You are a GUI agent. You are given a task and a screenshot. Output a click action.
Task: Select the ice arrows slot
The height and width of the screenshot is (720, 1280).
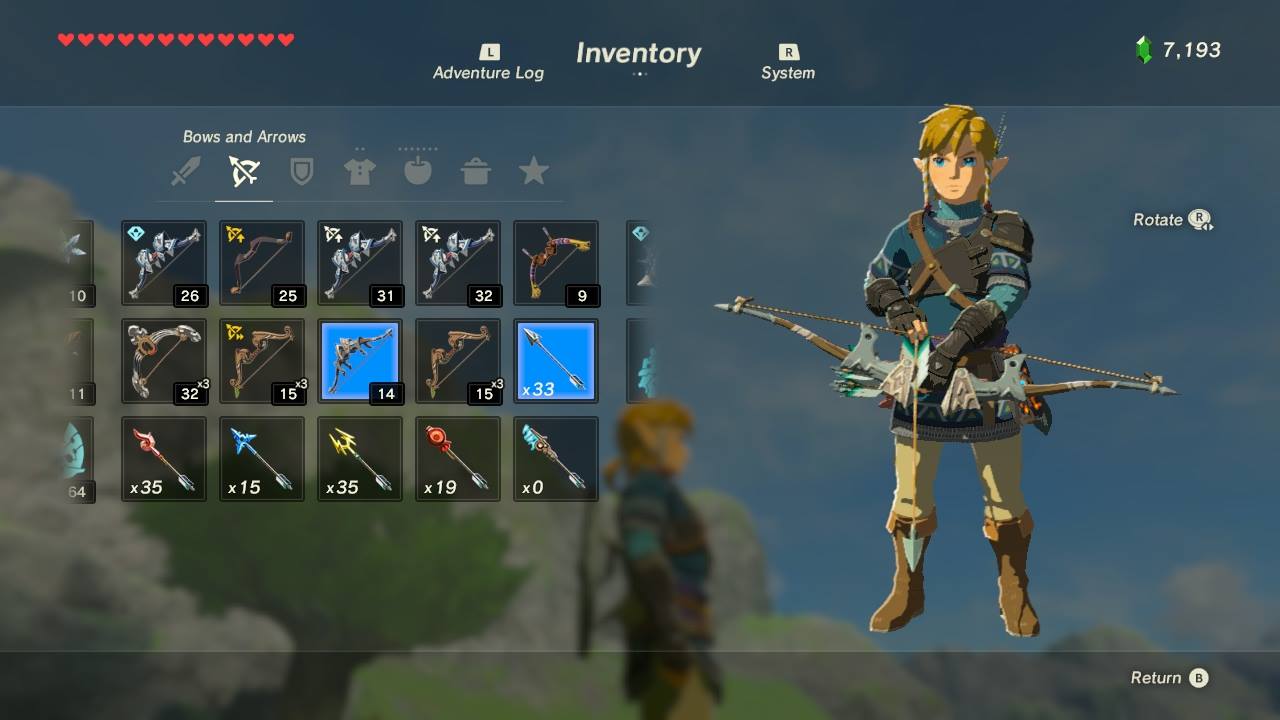(x=262, y=459)
